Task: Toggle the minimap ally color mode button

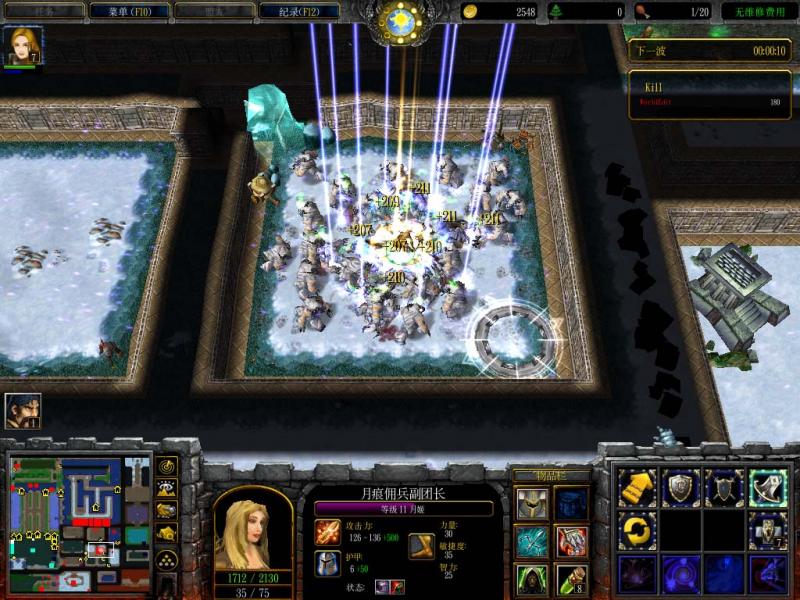Action: (x=167, y=511)
